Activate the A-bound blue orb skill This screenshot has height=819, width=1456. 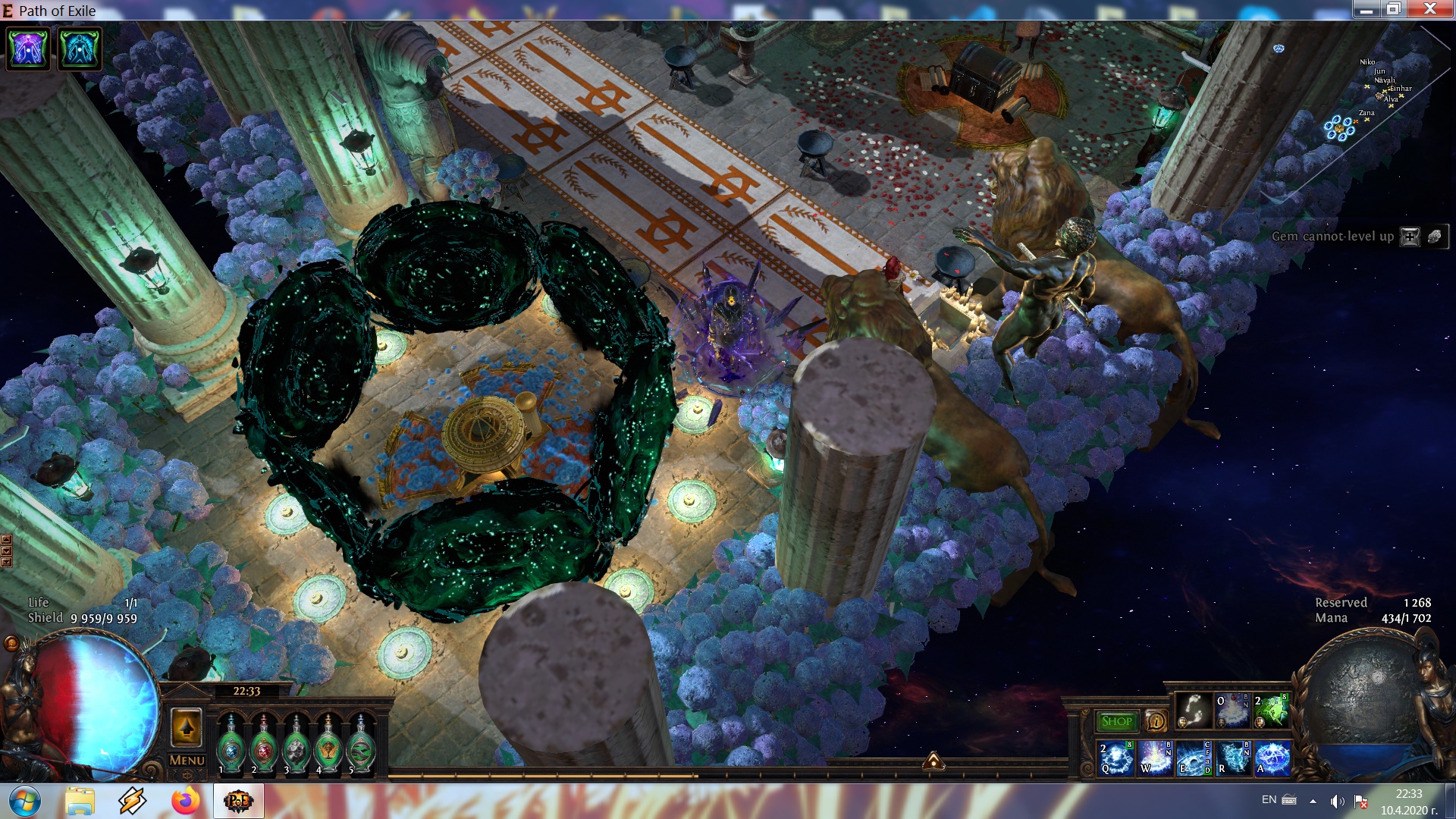pyautogui.click(x=1272, y=758)
